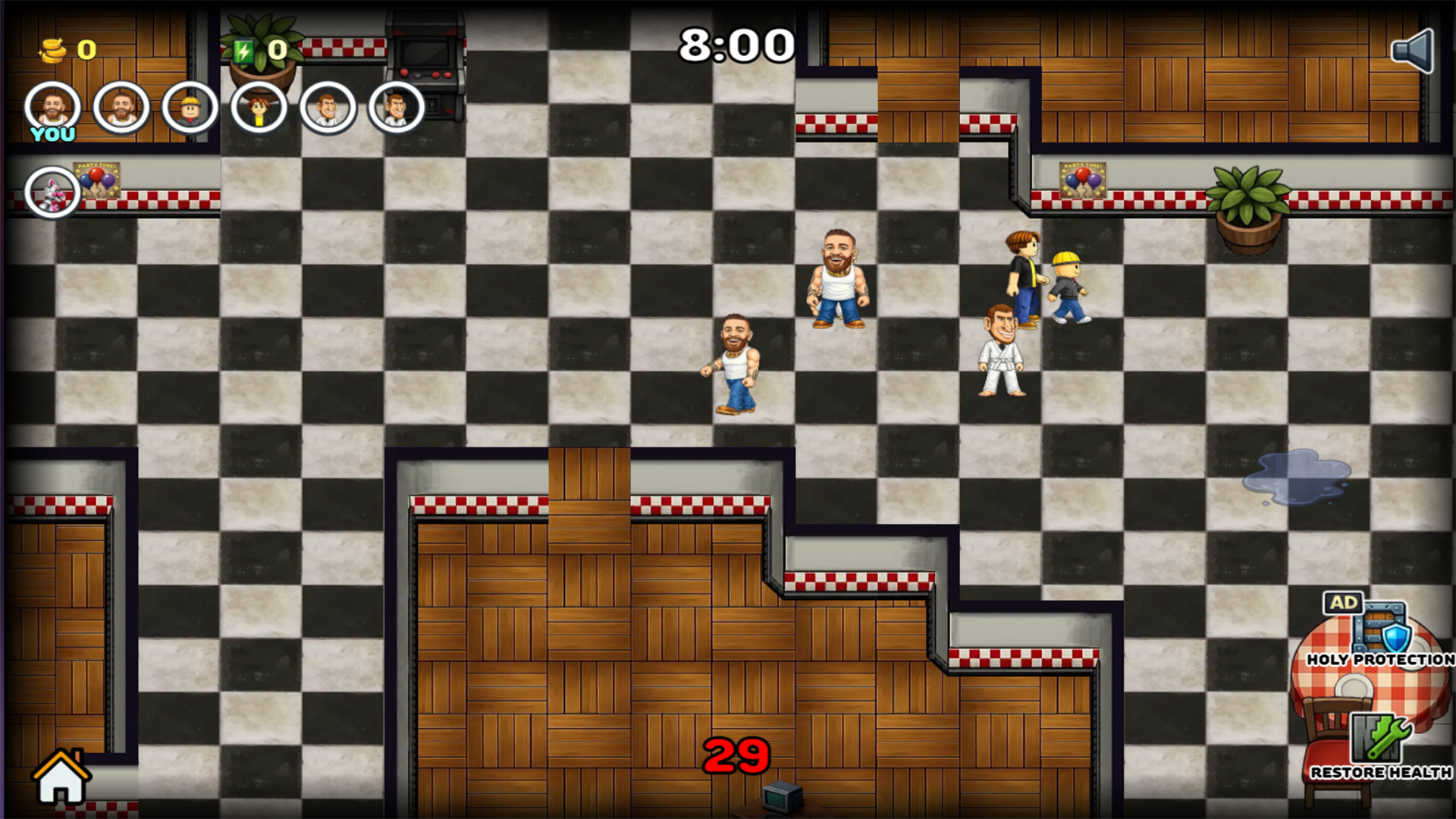1456x819 pixels.
Task: Select the last white-shirt fighter portrait
Action: pos(395,108)
